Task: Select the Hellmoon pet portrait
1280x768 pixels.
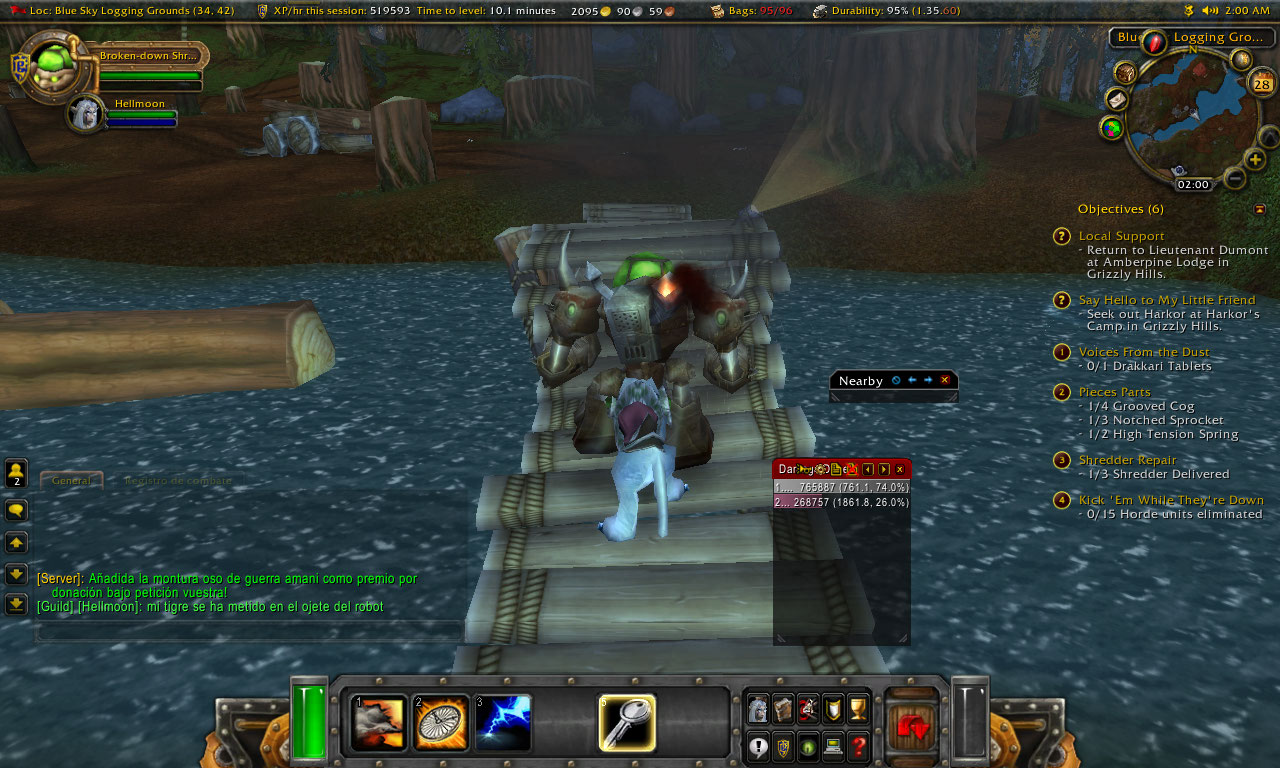Action: click(x=86, y=113)
